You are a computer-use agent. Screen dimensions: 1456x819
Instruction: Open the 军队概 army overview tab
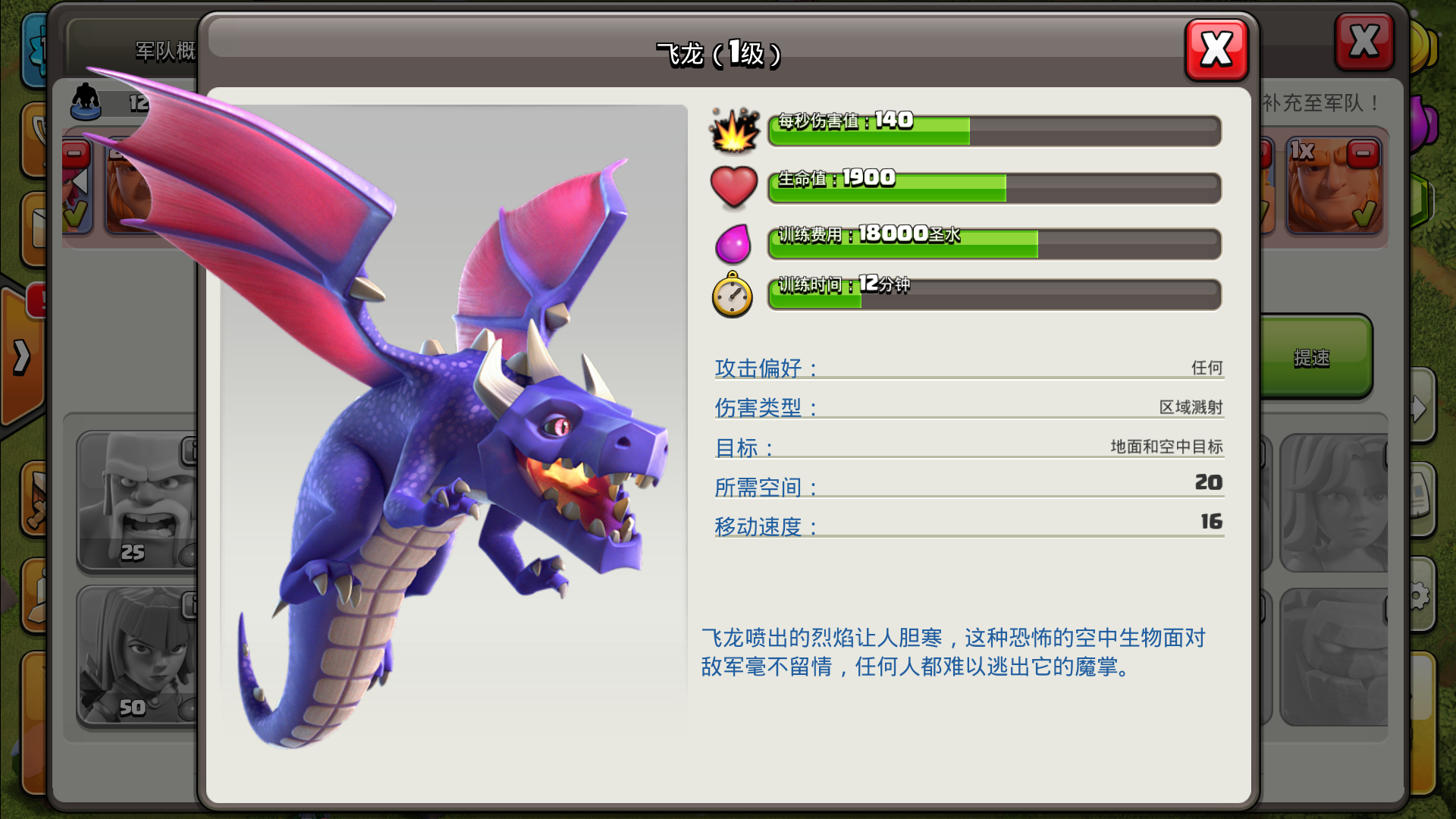[164, 51]
